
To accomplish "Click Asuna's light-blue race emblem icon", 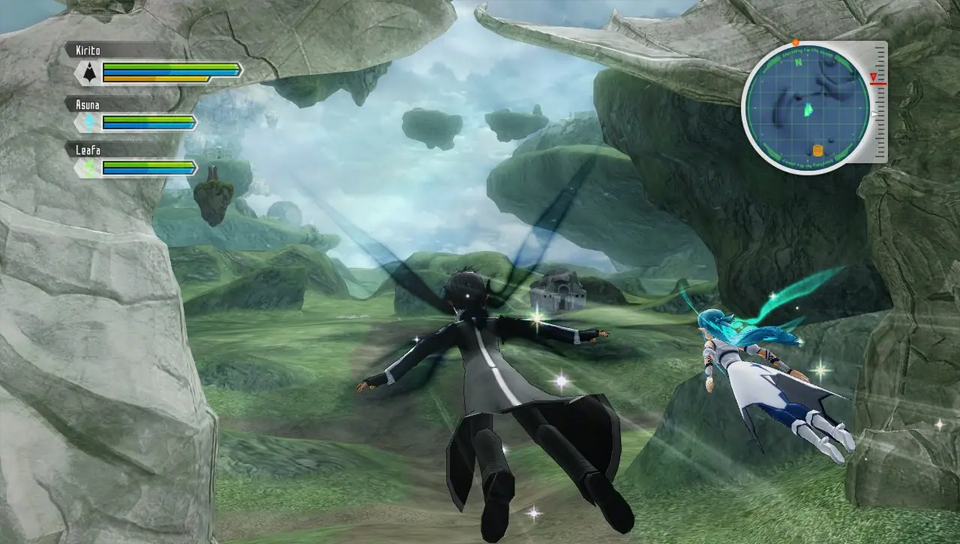I will pos(88,123).
